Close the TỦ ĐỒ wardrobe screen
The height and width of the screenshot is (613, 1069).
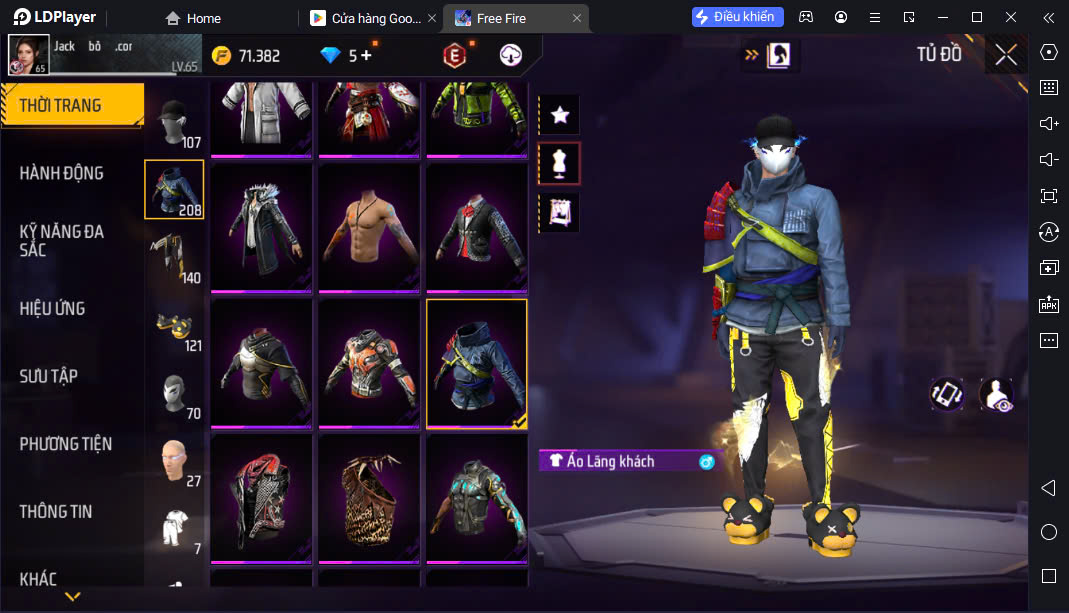click(1006, 55)
